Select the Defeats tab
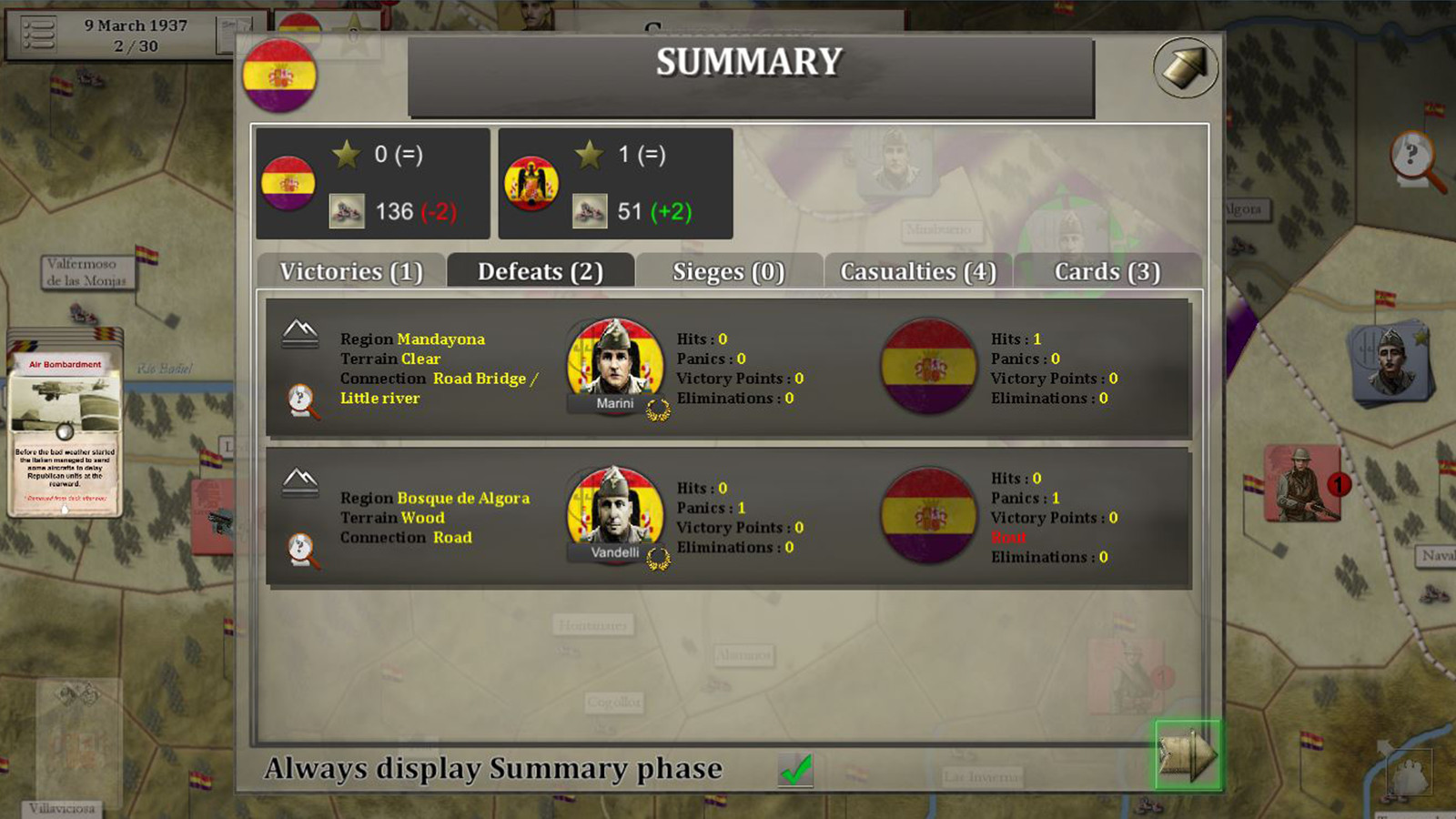 (x=541, y=271)
